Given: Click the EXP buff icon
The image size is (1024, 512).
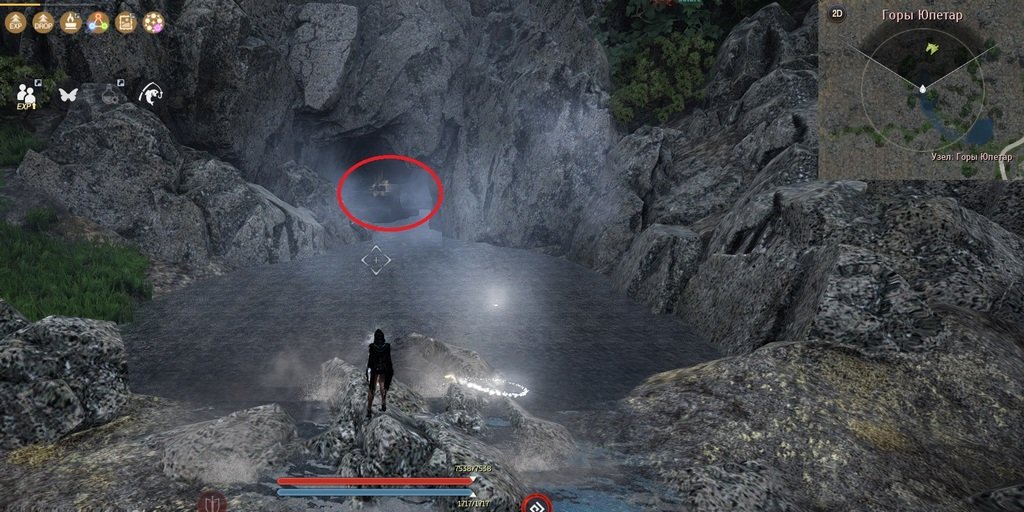Looking at the screenshot, I should click(15, 22).
